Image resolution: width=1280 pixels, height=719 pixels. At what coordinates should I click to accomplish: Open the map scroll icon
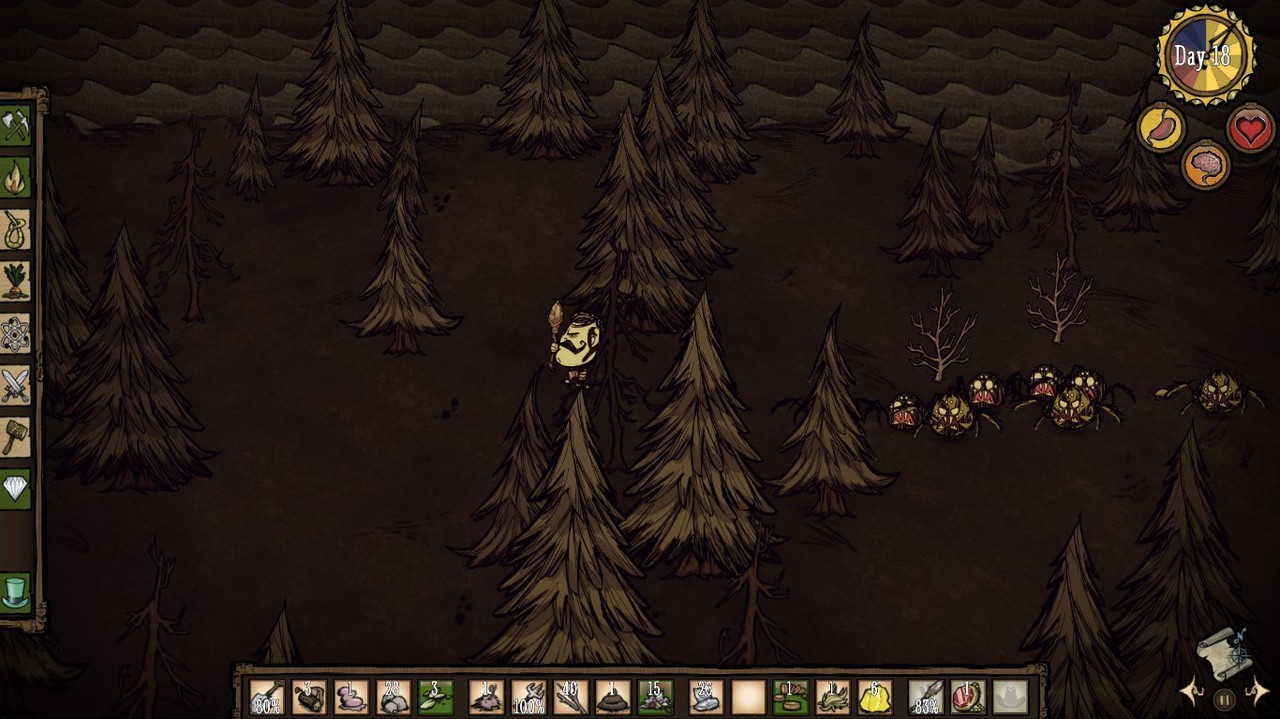click(x=1223, y=652)
